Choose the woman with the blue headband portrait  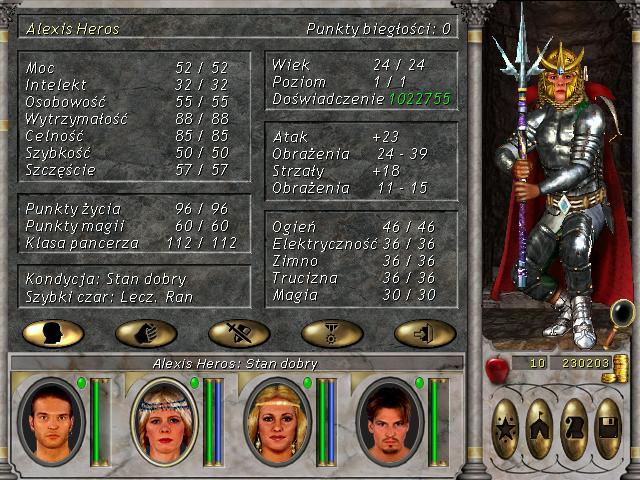click(x=164, y=421)
